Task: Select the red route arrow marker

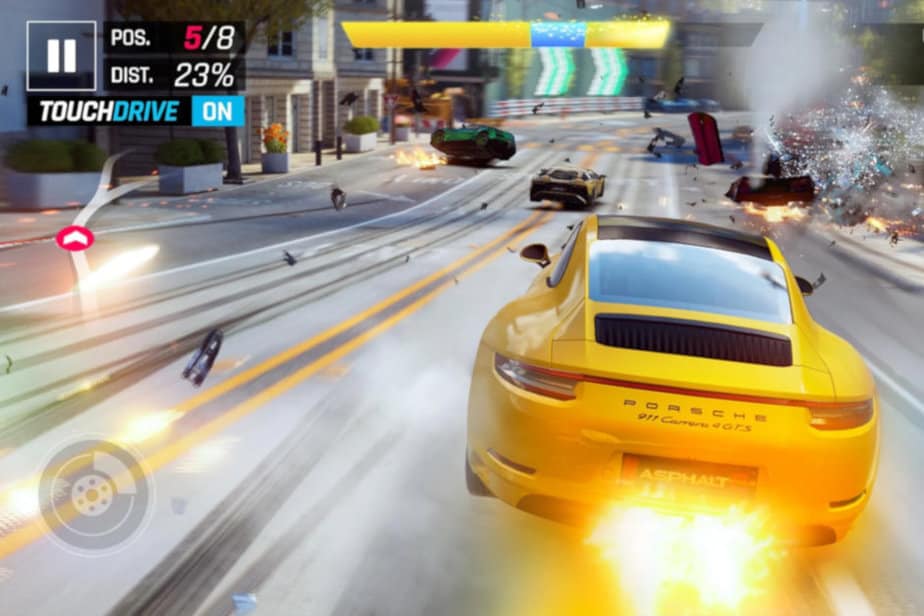Action: [x=75, y=238]
